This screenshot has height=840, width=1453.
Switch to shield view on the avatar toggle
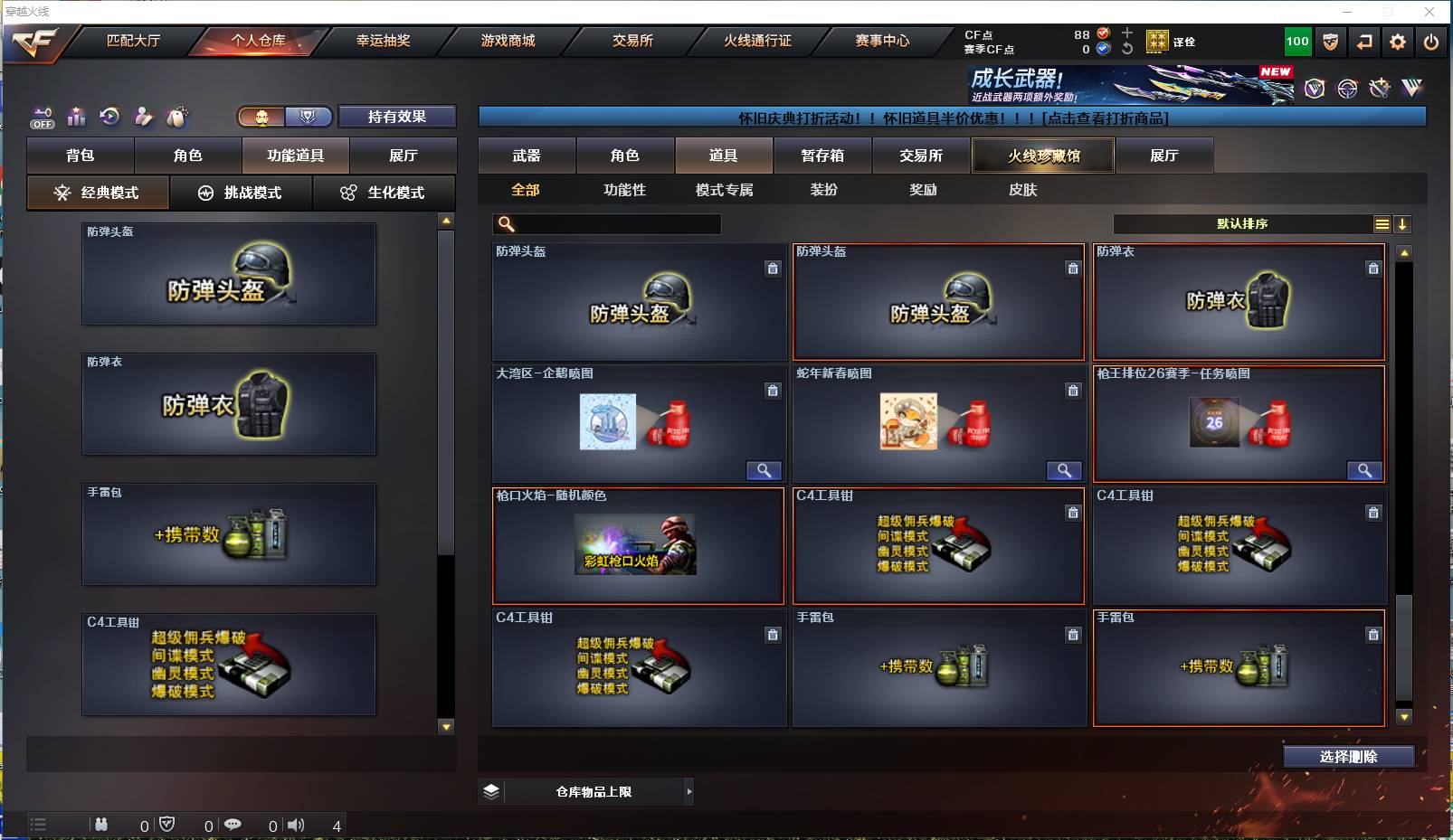(309, 116)
